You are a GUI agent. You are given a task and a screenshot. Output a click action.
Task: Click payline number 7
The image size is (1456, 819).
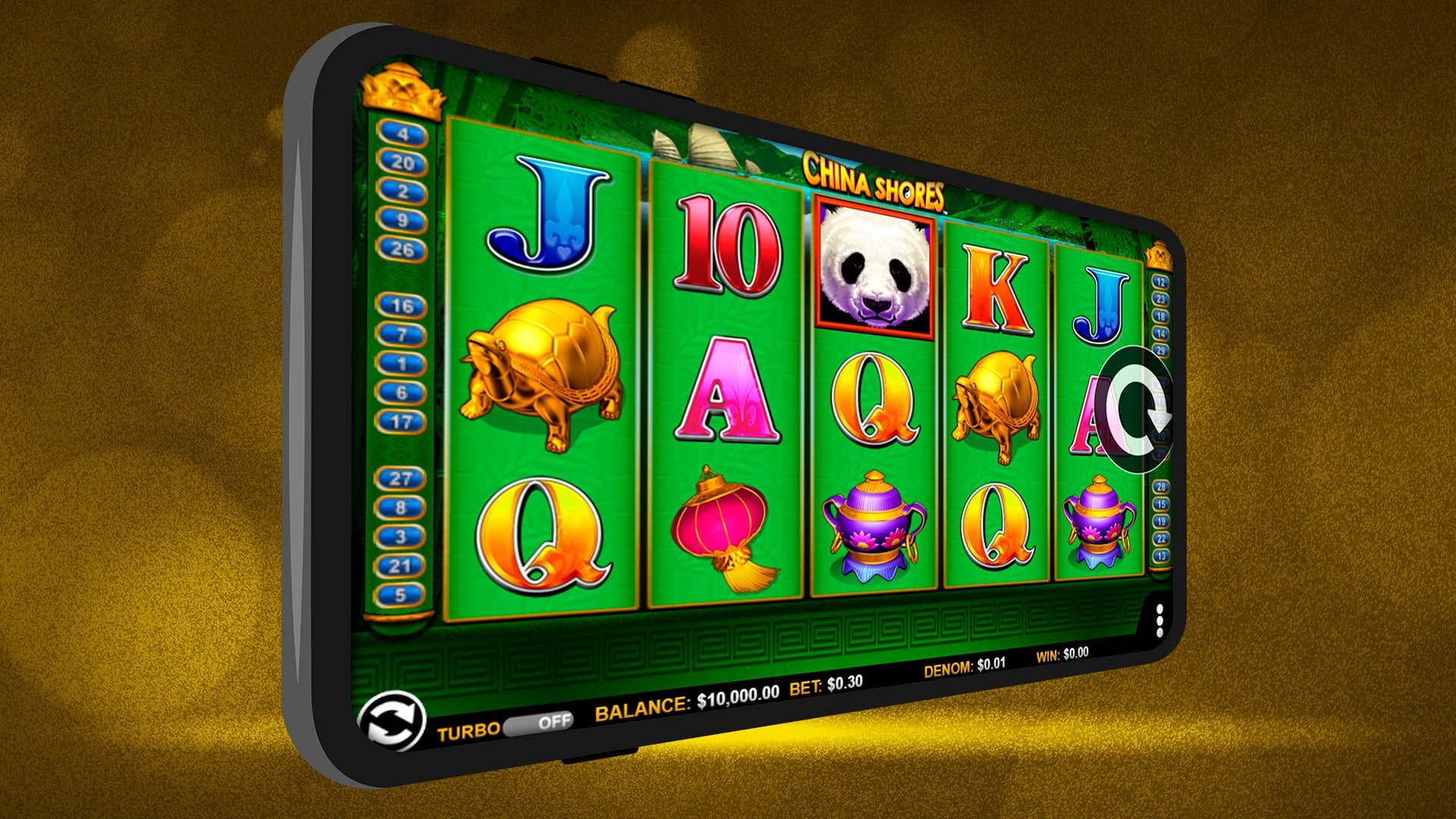tap(402, 335)
